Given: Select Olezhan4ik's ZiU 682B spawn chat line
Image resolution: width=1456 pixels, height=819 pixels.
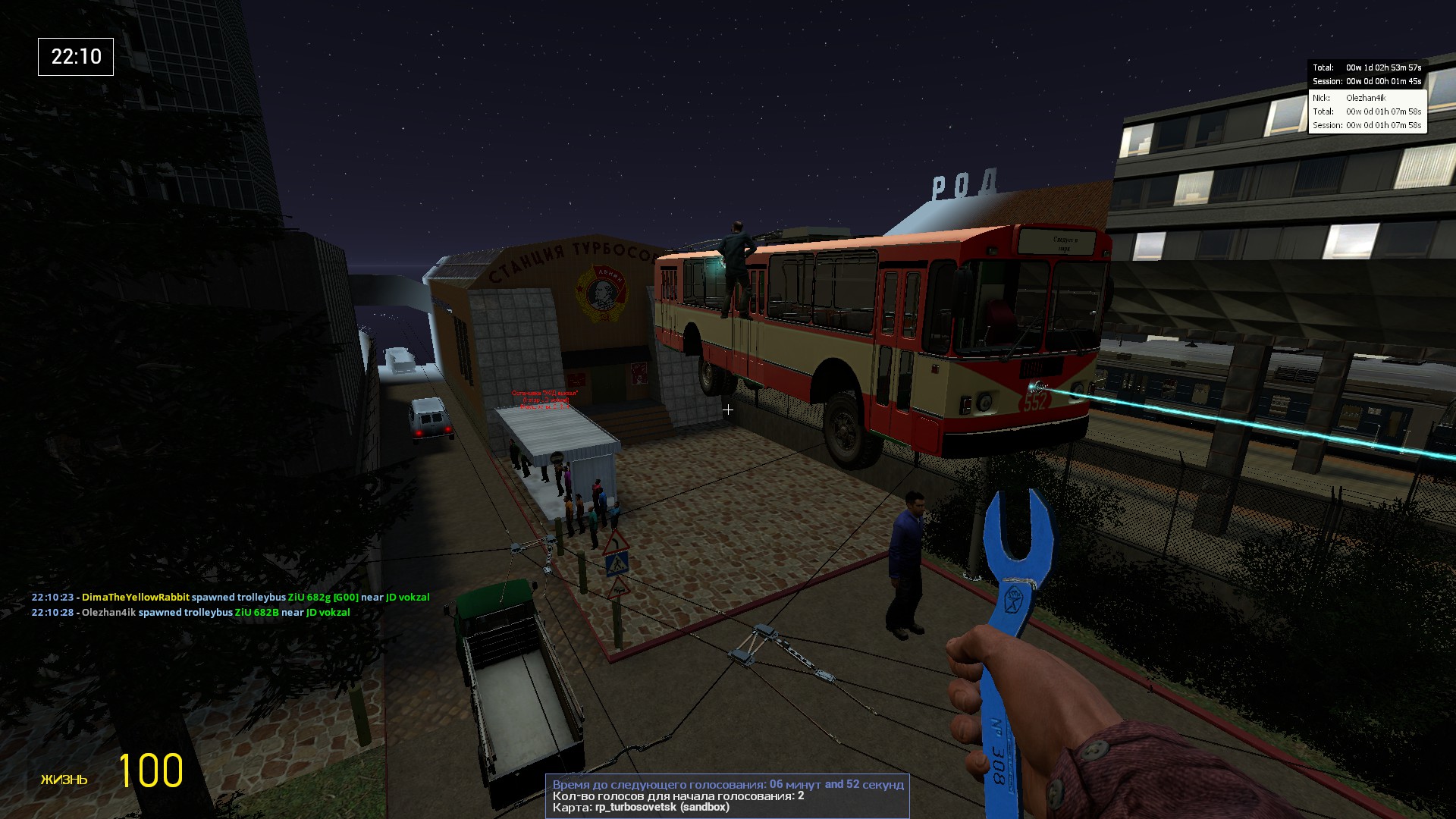Looking at the screenshot, I should tap(191, 613).
